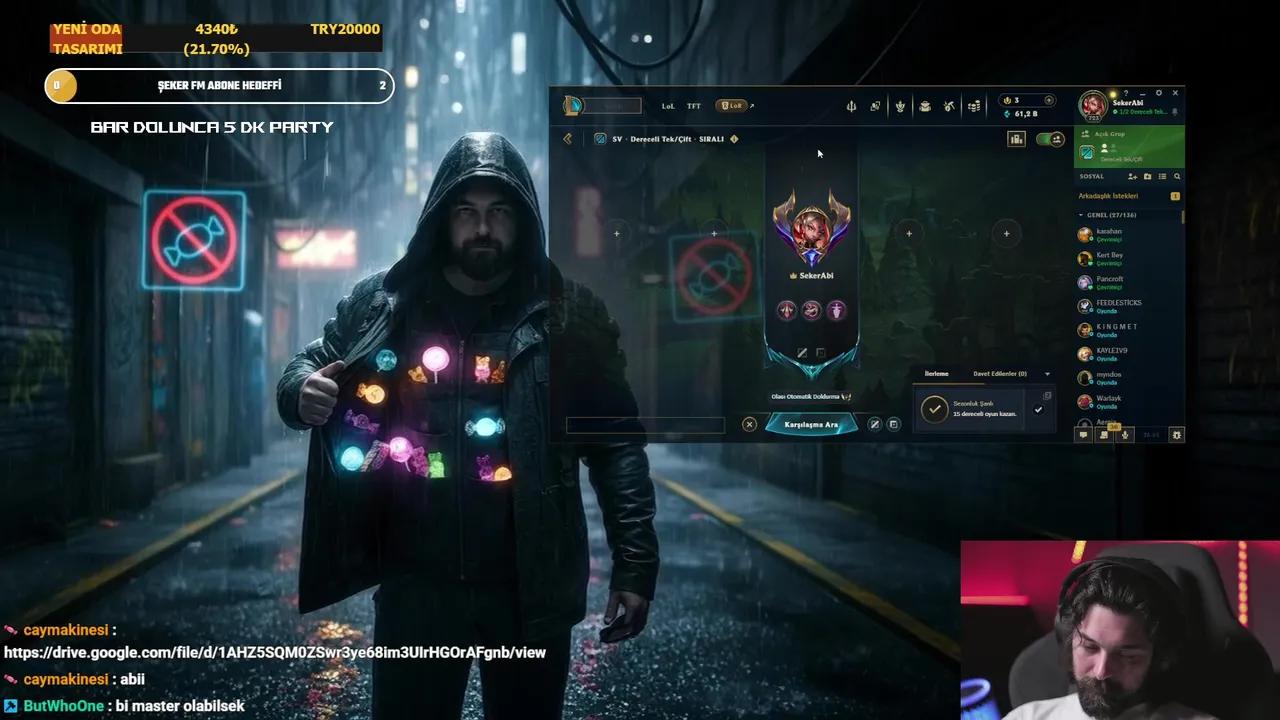Click the Karşılaşma Ara button
Screen dimensions: 1280x720
[811, 424]
